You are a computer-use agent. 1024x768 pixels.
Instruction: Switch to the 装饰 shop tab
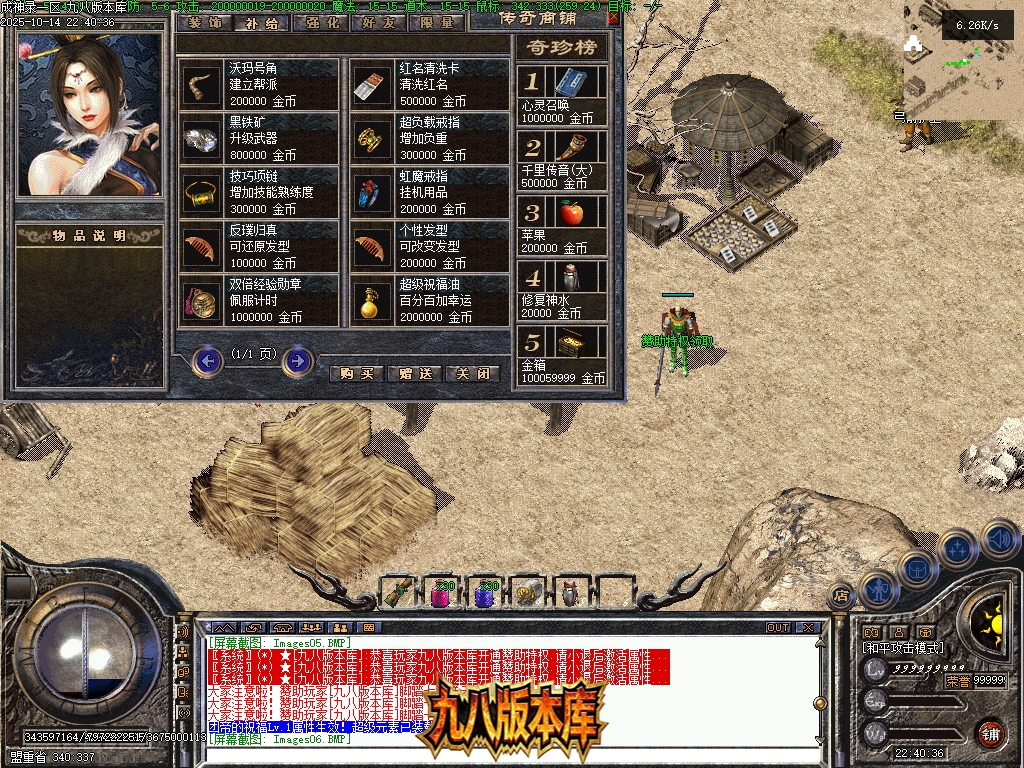point(206,22)
